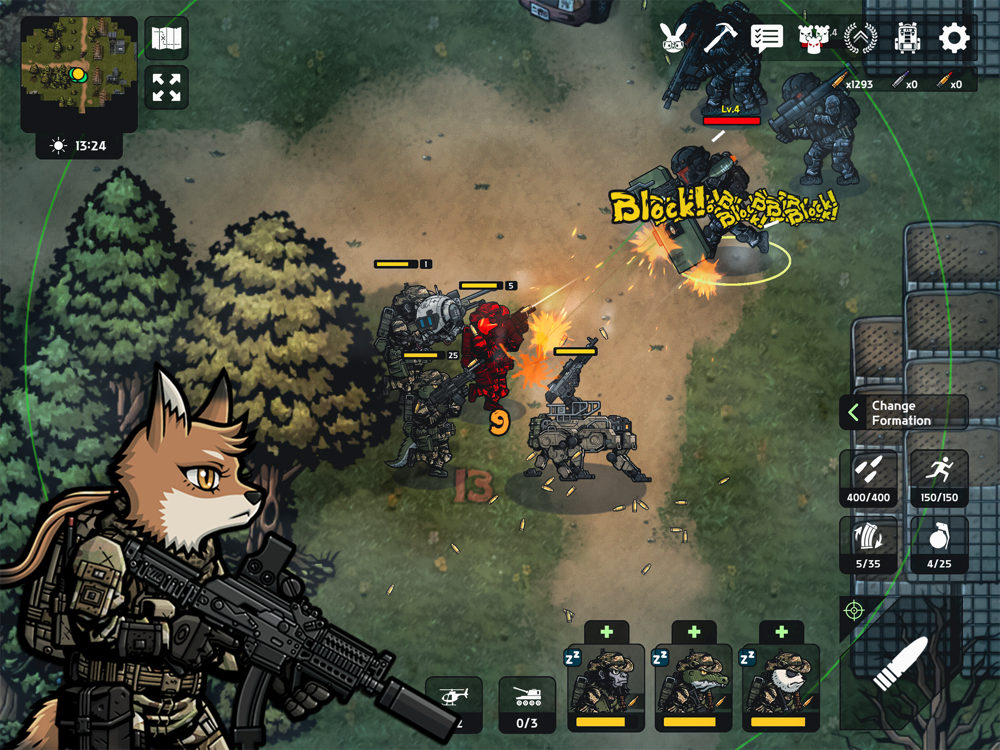The height and width of the screenshot is (750, 1000).
Task: Open the settings gear menu
Action: 954,39
